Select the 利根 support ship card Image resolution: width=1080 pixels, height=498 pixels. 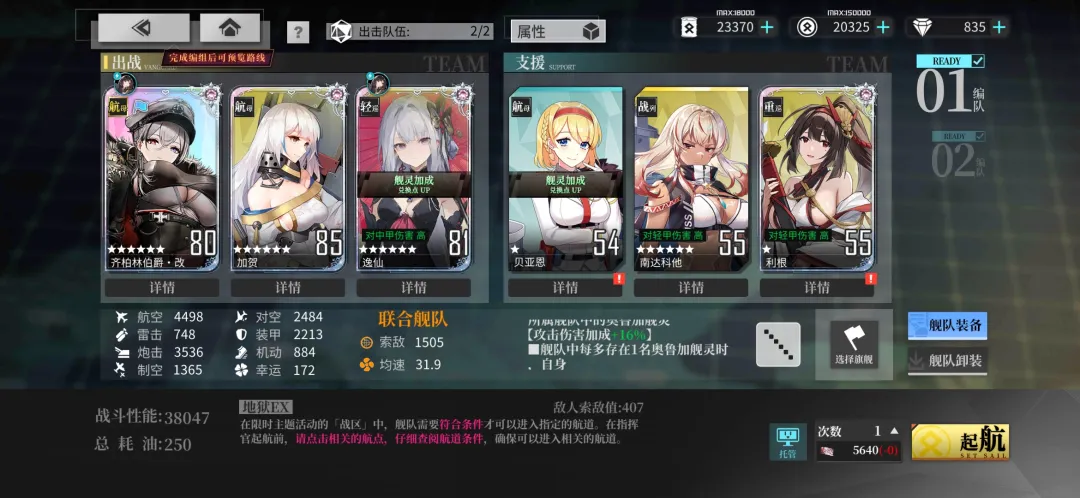pos(817,178)
